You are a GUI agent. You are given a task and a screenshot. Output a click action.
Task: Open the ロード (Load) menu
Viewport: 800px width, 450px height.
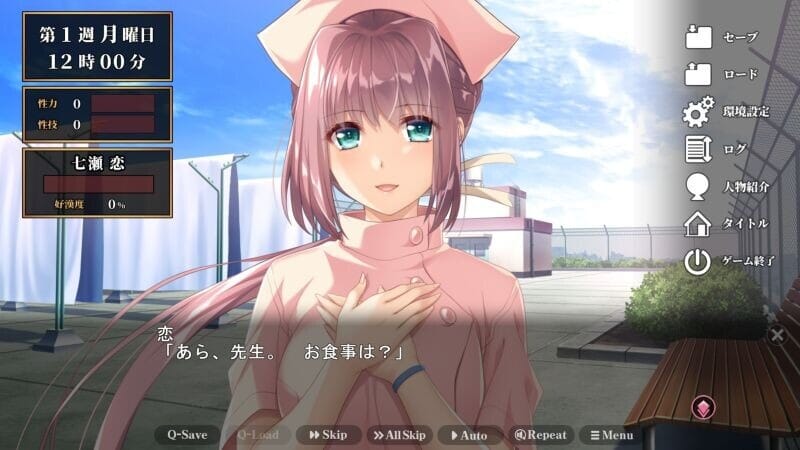point(722,74)
